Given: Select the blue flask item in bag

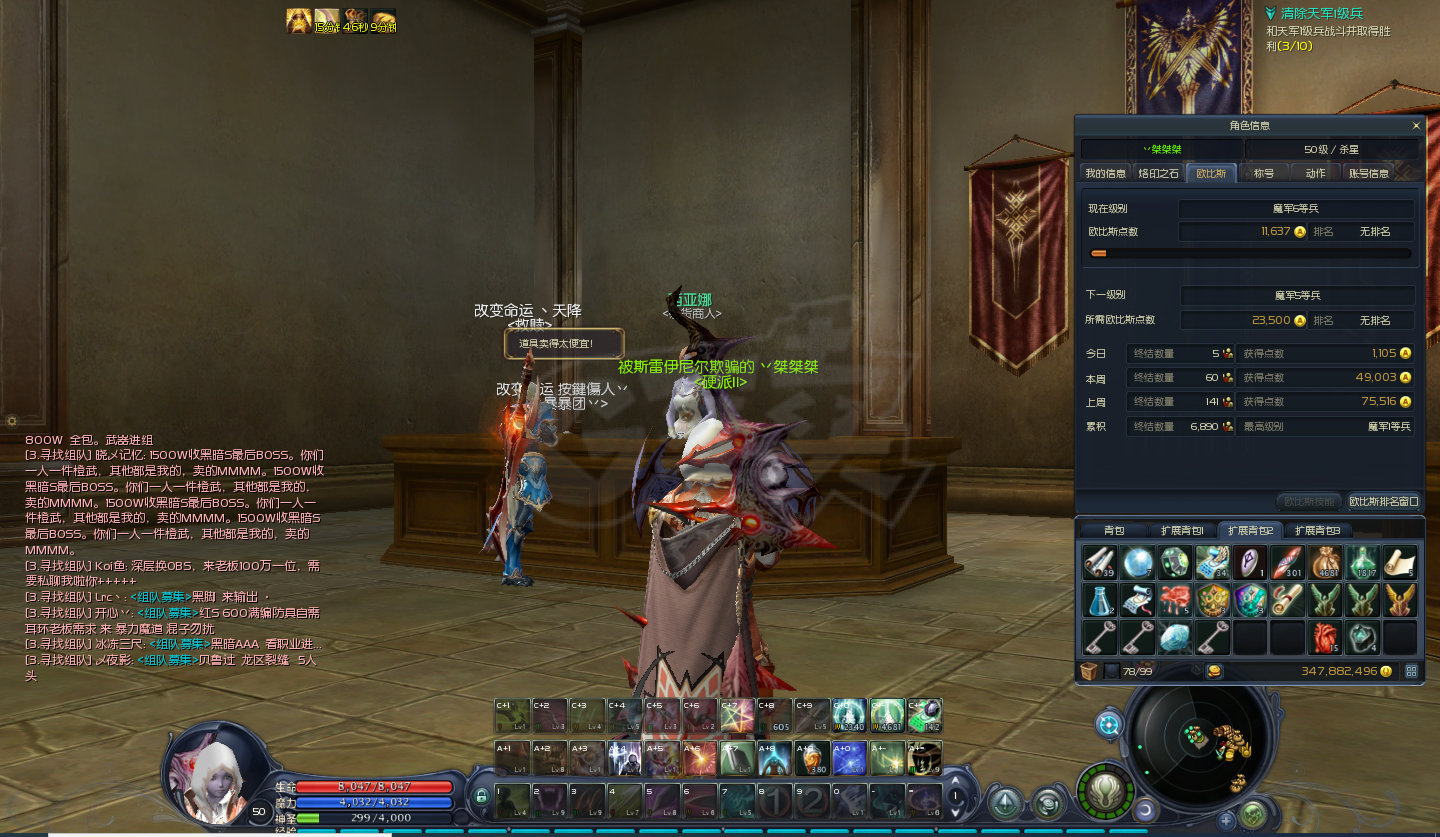Looking at the screenshot, I should [1099, 600].
